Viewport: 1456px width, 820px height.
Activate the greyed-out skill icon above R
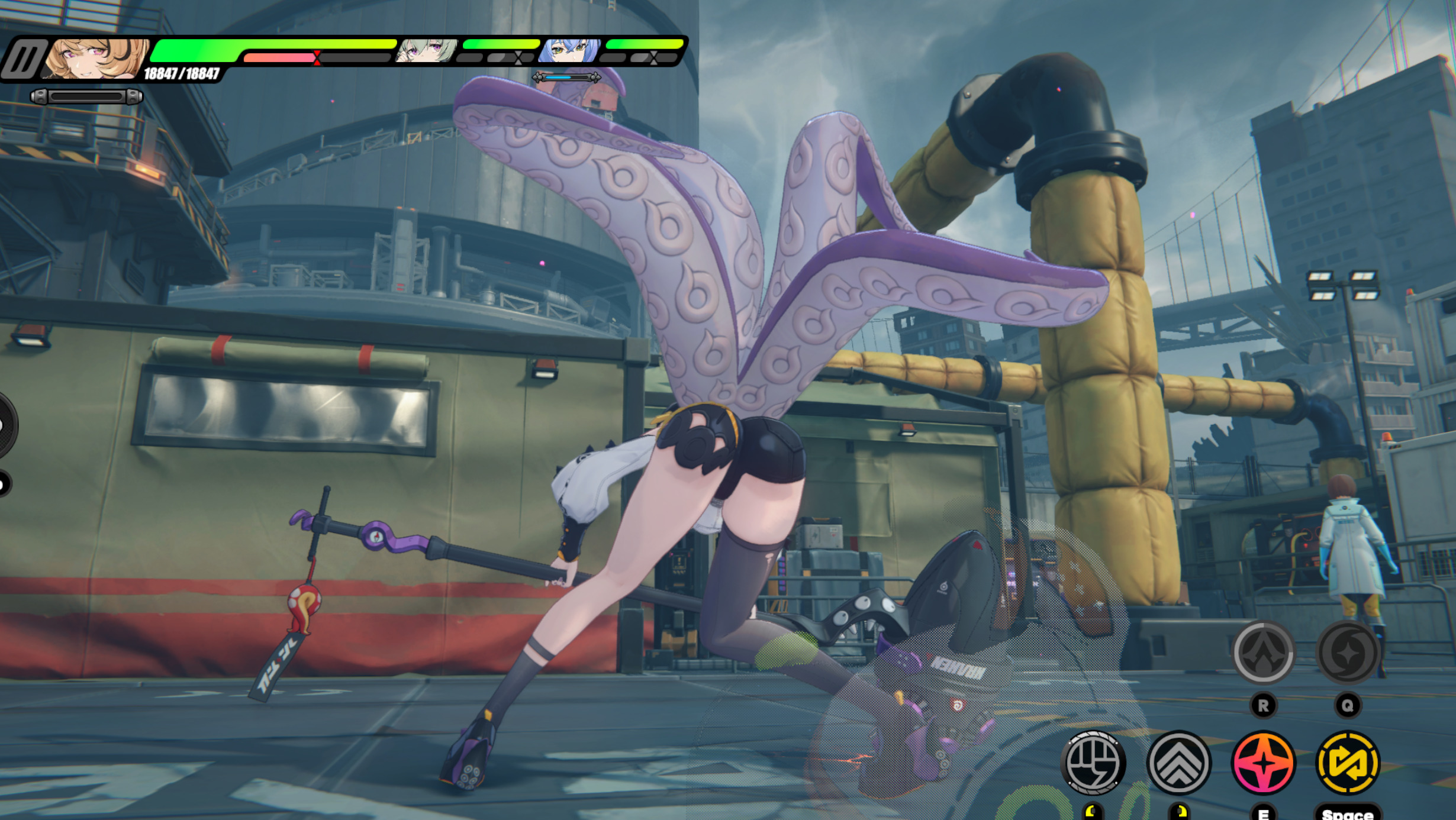coord(1263,653)
